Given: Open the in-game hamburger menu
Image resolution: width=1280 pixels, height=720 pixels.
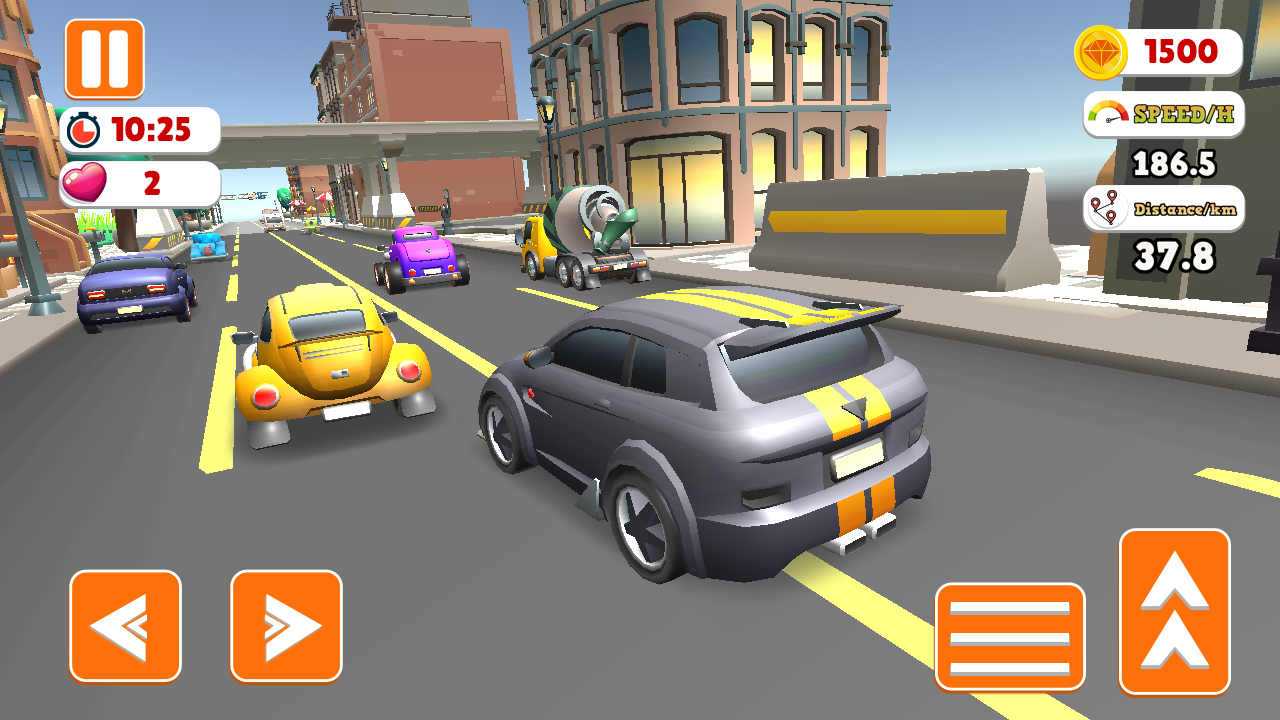Looking at the screenshot, I should 1011,637.
